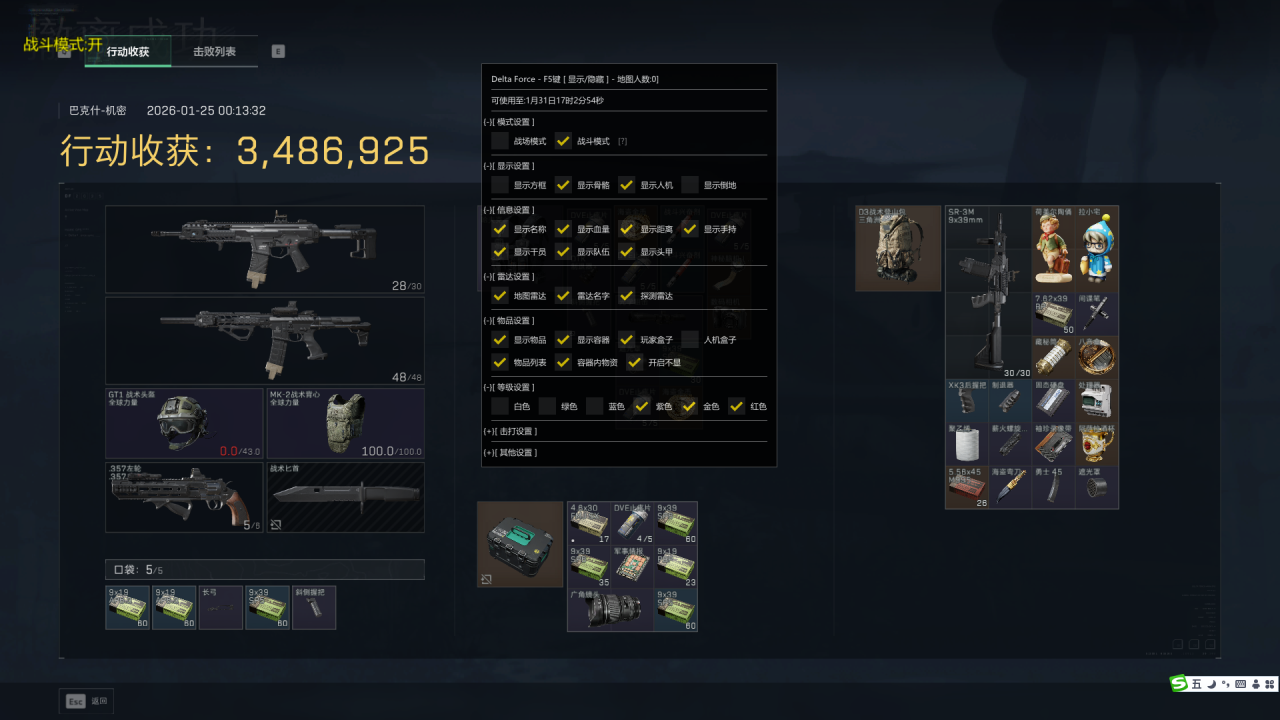1280x720 pixels.
Task: Select the GT1 战术头盔 helmet slot
Action: [x=185, y=423]
